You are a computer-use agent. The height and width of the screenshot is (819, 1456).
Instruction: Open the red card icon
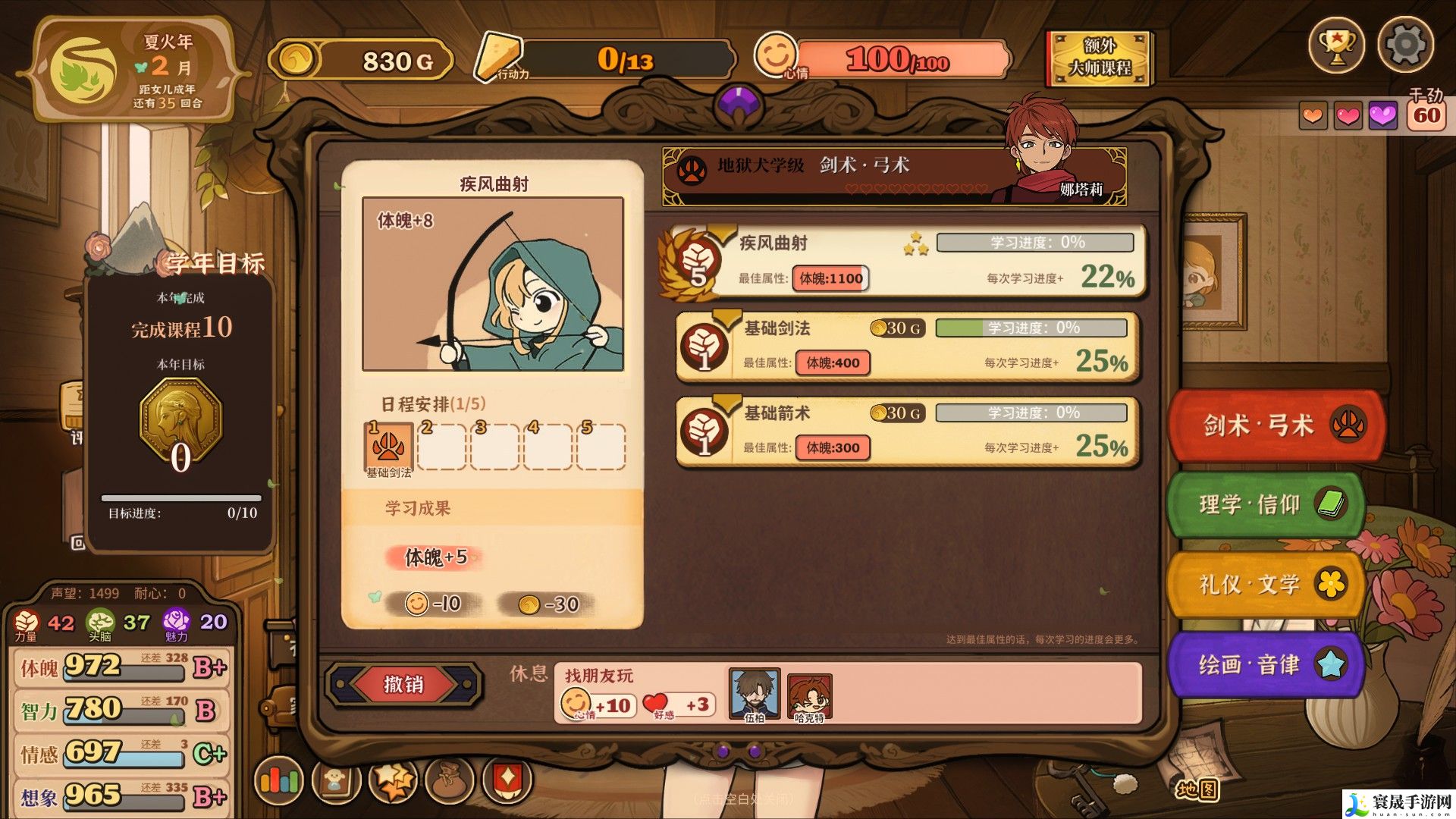(507, 780)
